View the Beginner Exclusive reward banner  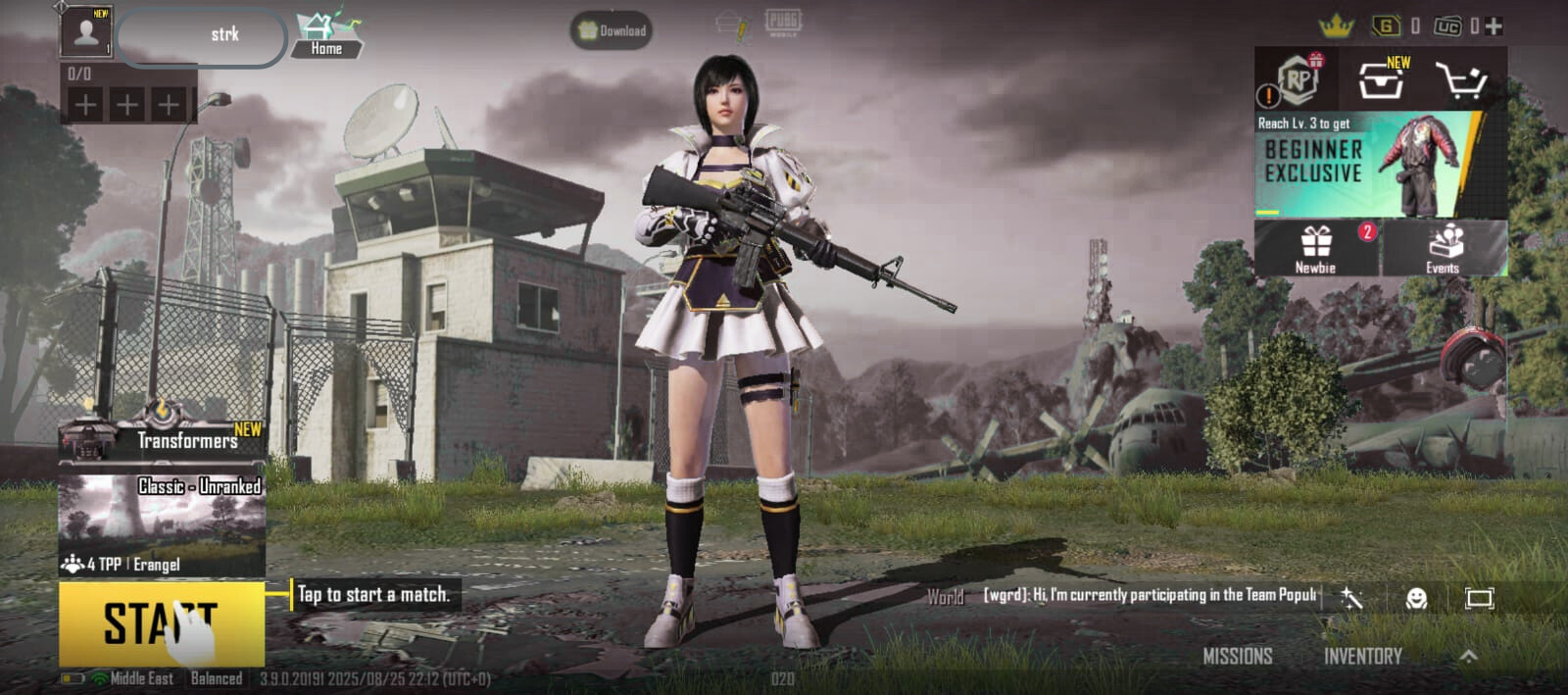click(x=1380, y=165)
